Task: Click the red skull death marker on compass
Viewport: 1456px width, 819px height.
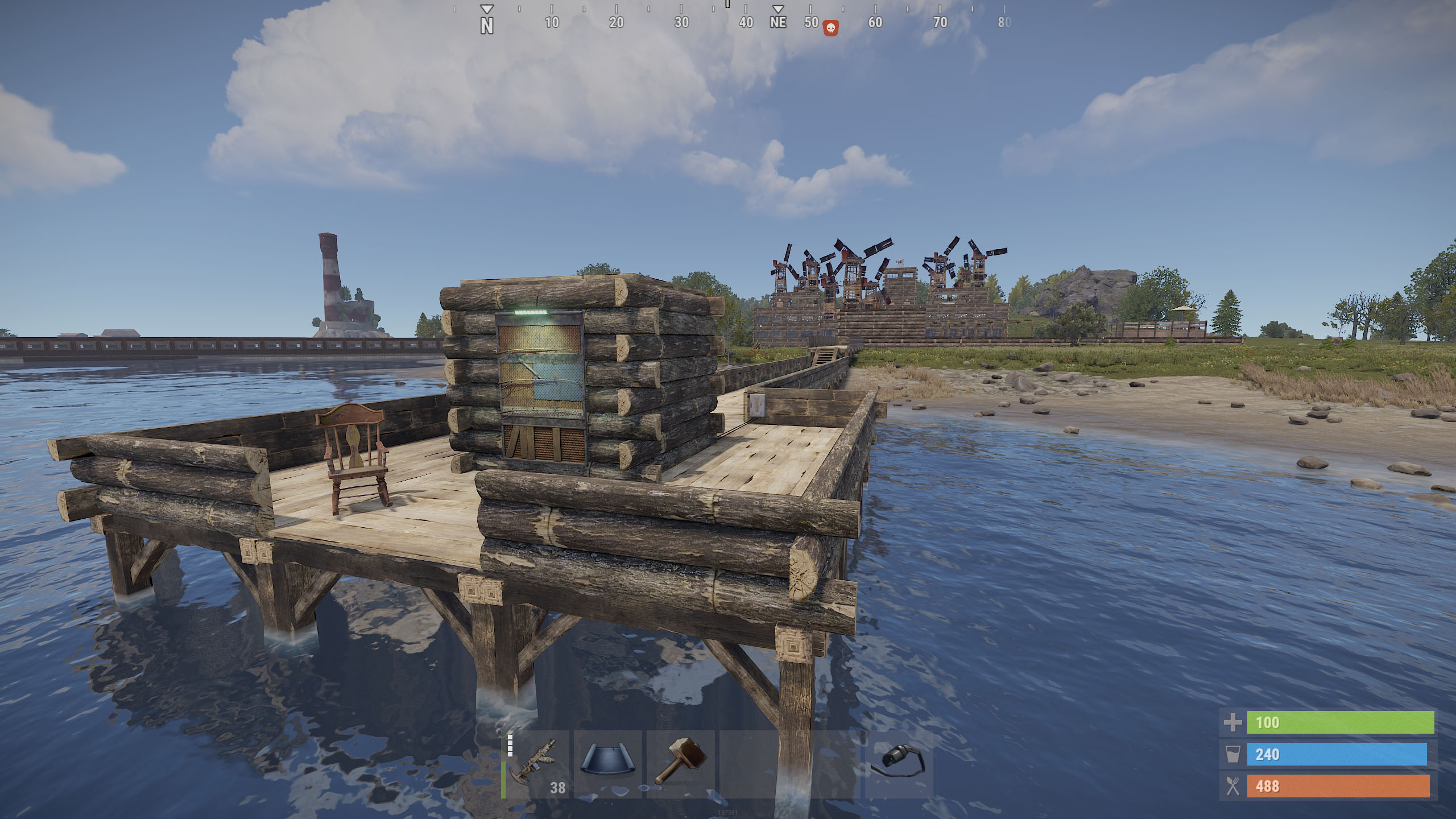Action: pyautogui.click(x=830, y=28)
